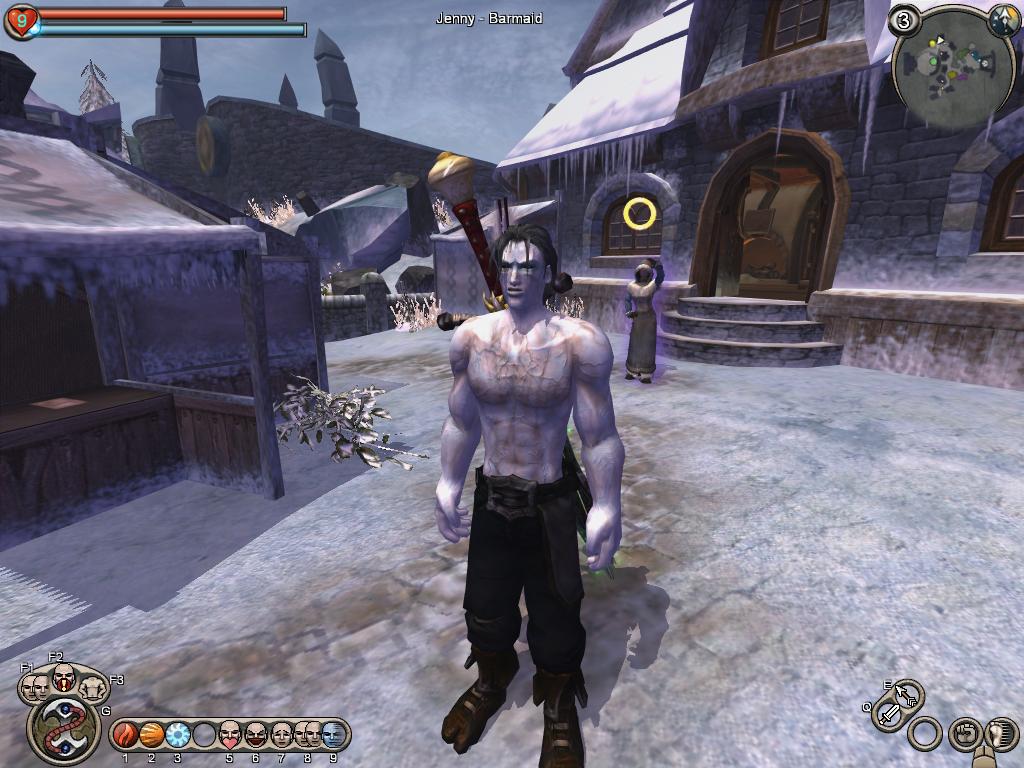Open the bare torso F3 icon
The height and width of the screenshot is (768, 1024).
point(93,686)
